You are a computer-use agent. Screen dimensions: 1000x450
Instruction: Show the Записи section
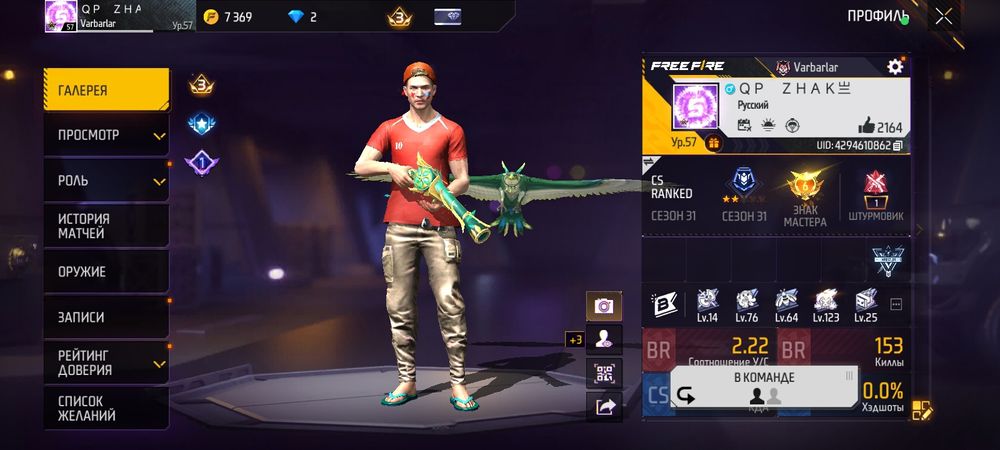pyautogui.click(x=105, y=317)
